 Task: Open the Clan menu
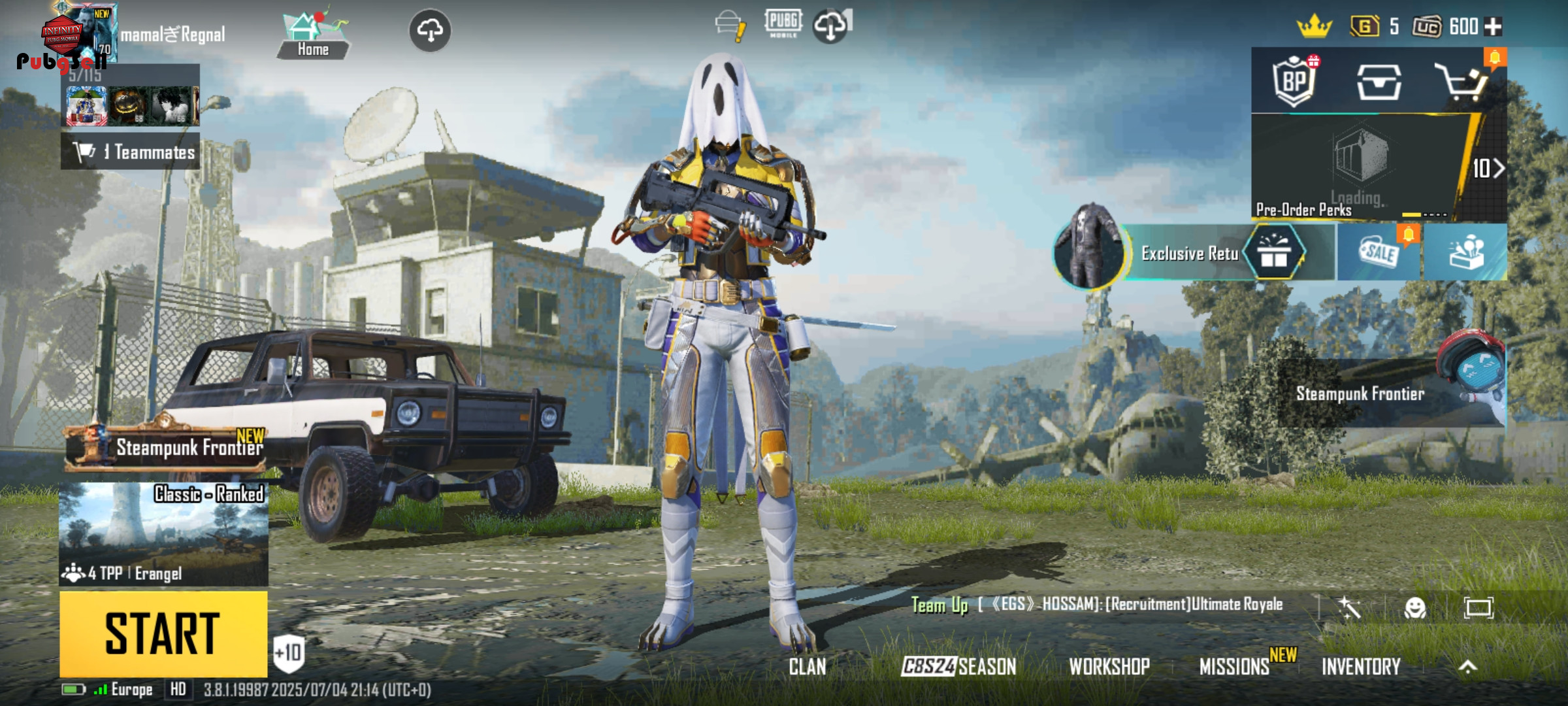pyautogui.click(x=808, y=666)
